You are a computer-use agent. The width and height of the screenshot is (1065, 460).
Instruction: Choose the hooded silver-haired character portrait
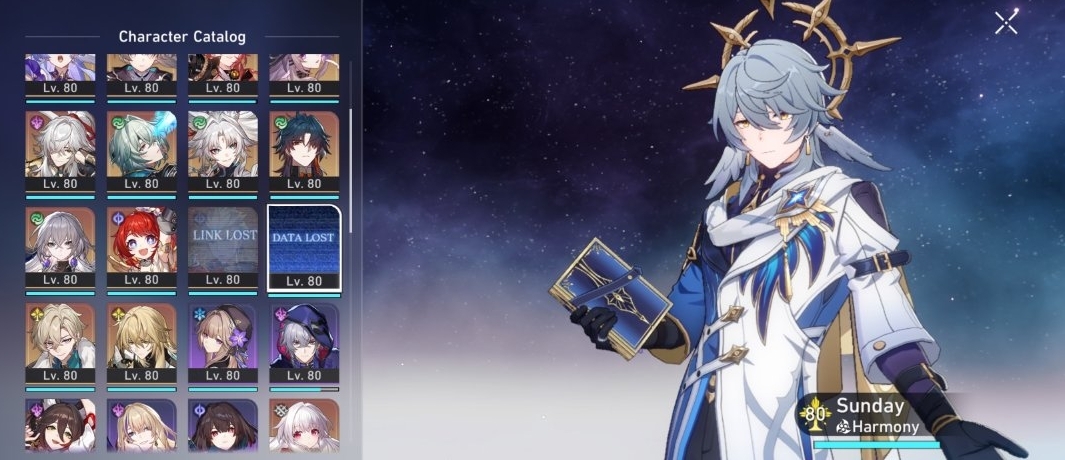[304, 340]
